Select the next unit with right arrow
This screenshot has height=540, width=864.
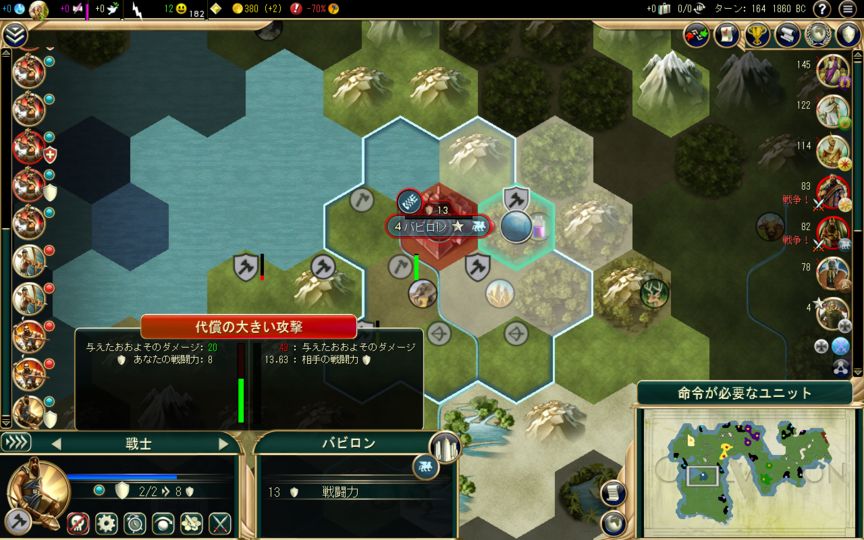[x=224, y=443]
